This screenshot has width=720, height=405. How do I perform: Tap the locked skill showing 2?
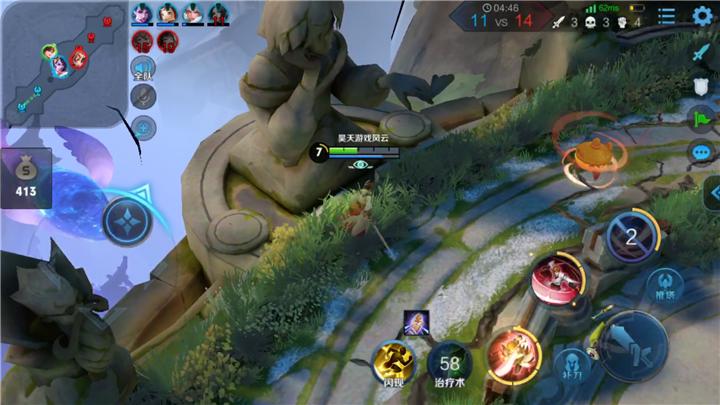(631, 237)
